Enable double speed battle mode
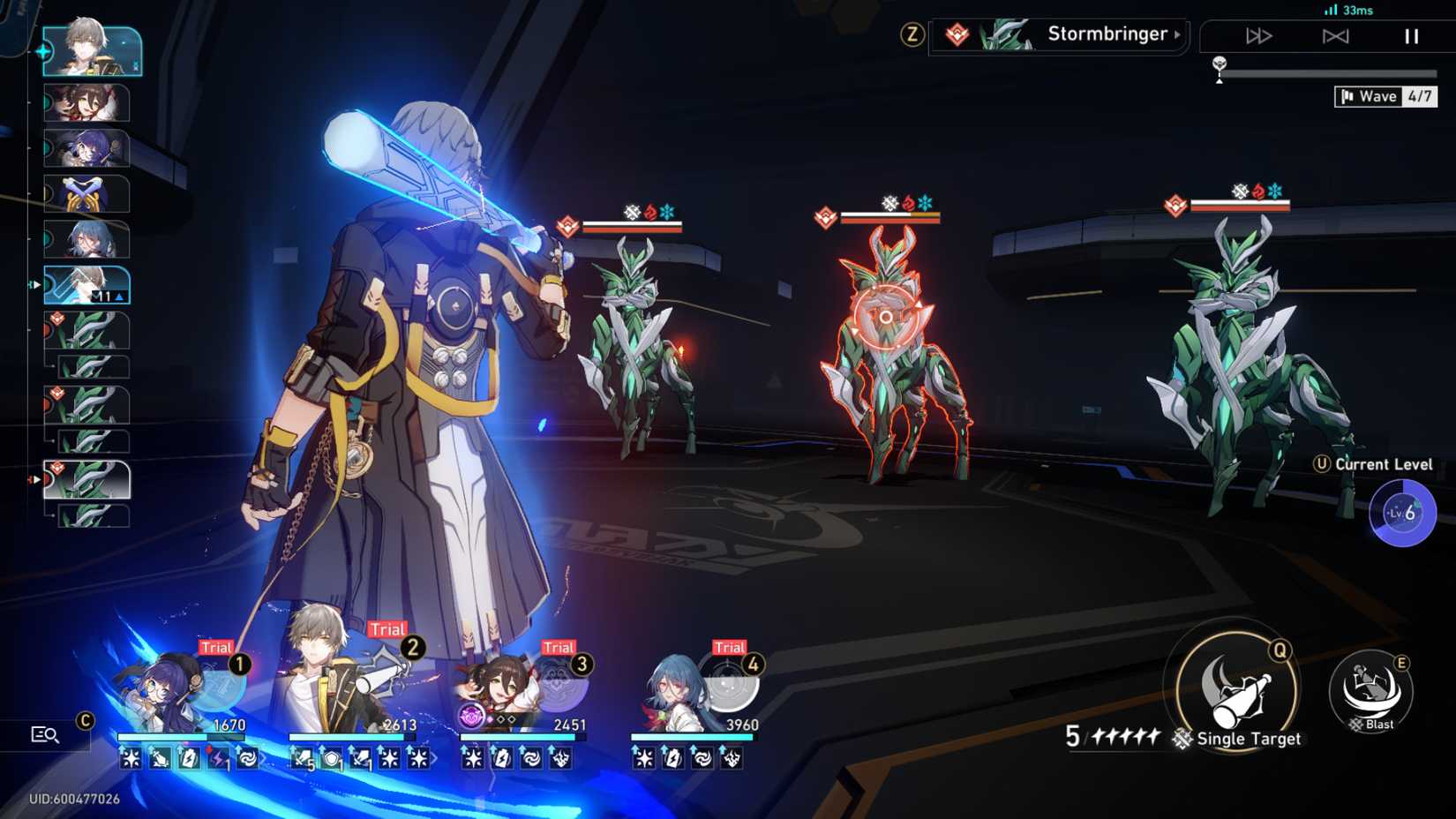This screenshot has width=1456, height=819. (1257, 36)
